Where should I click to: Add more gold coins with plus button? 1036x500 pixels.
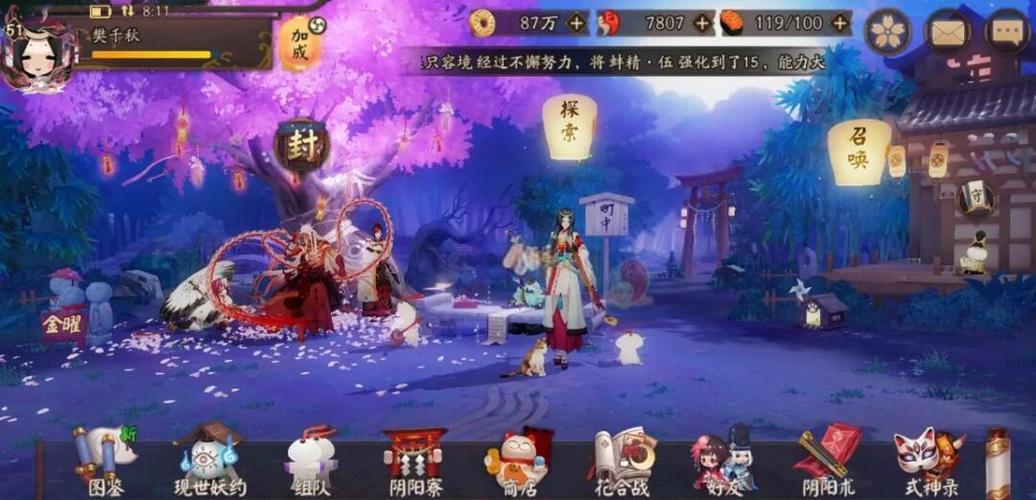click(577, 22)
